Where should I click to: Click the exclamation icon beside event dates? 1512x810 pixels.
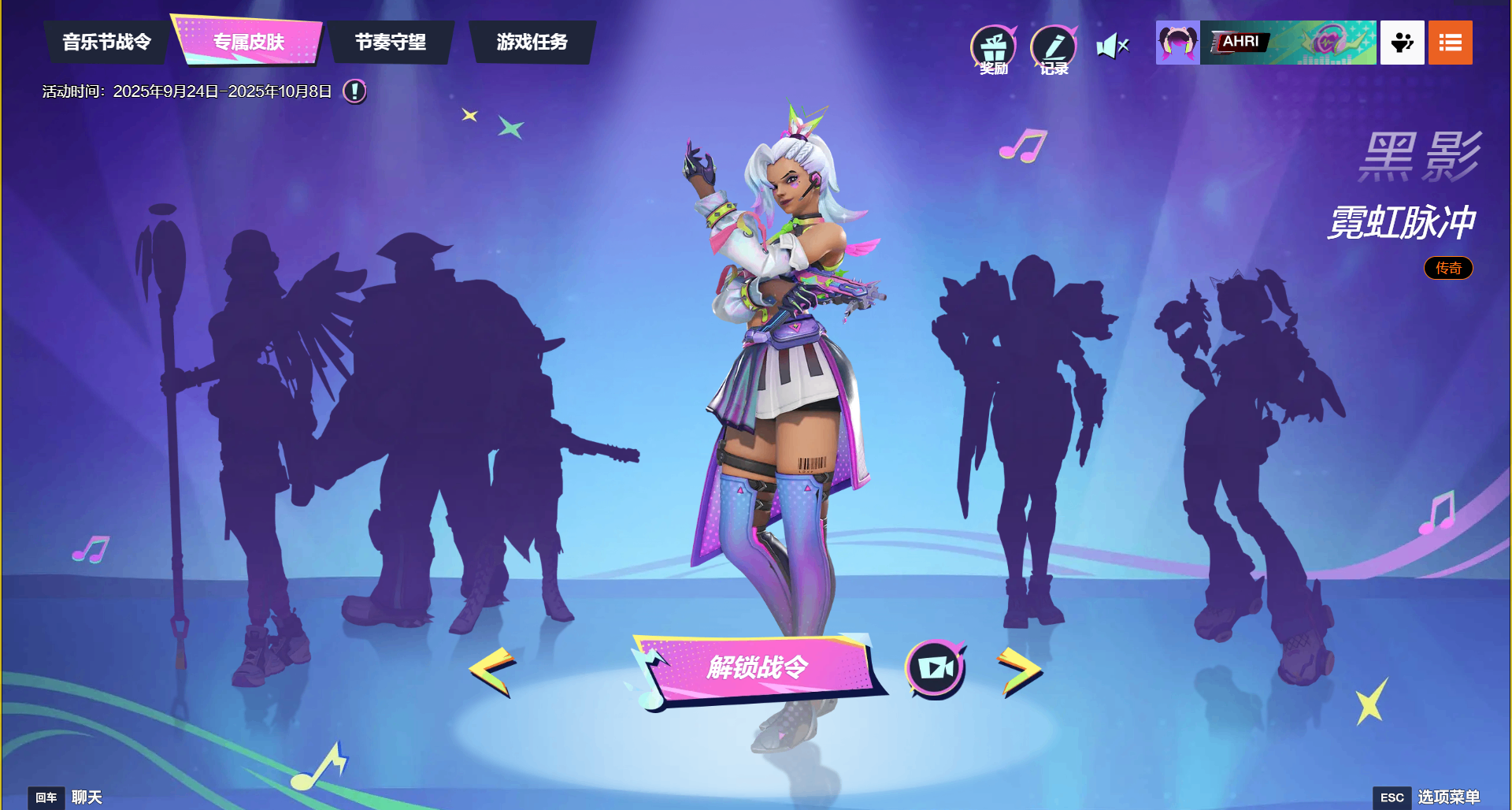[354, 91]
